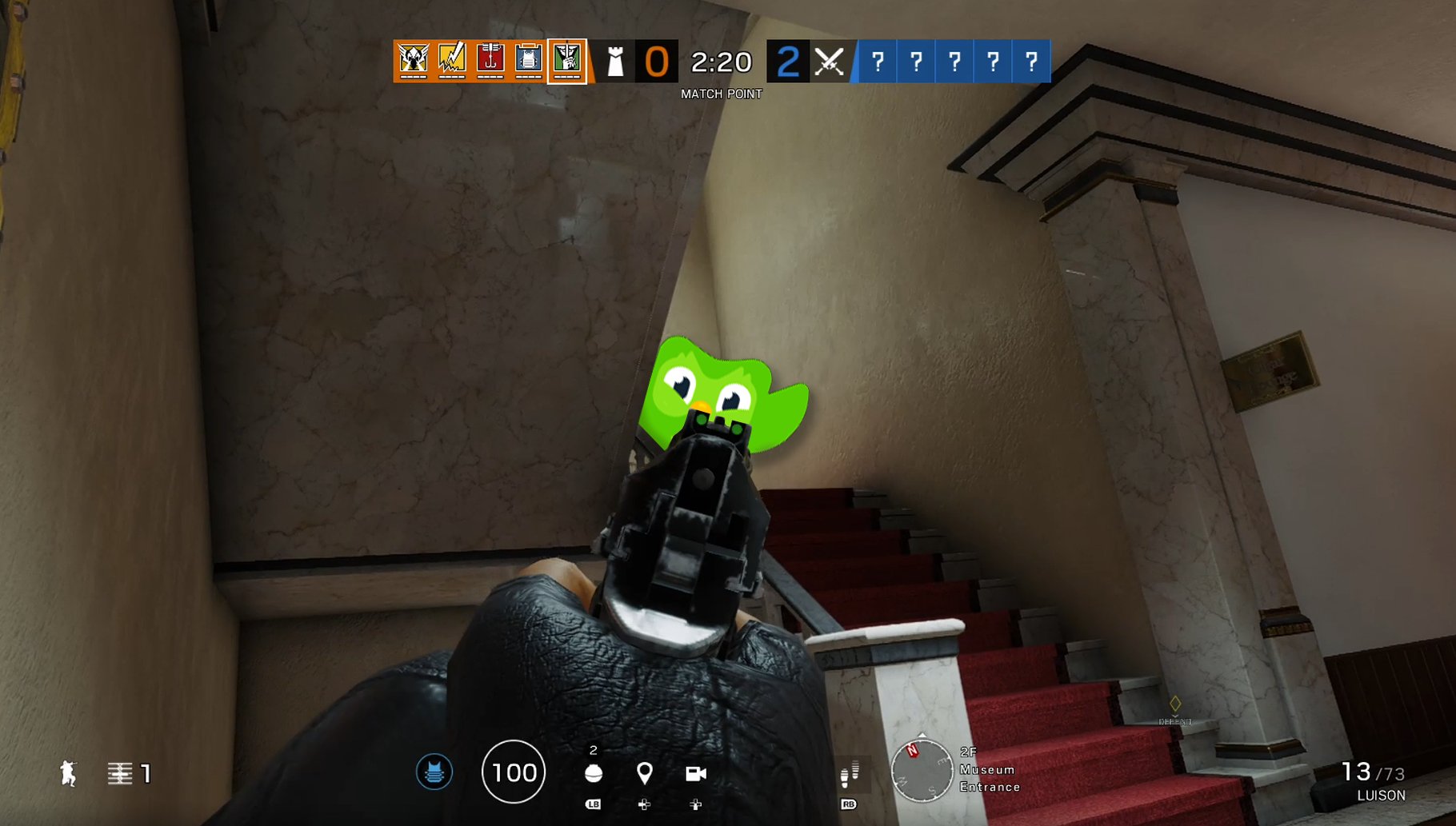Click the reinforcement wall icon
Viewport: 1456px width, 826px height.
120,773
